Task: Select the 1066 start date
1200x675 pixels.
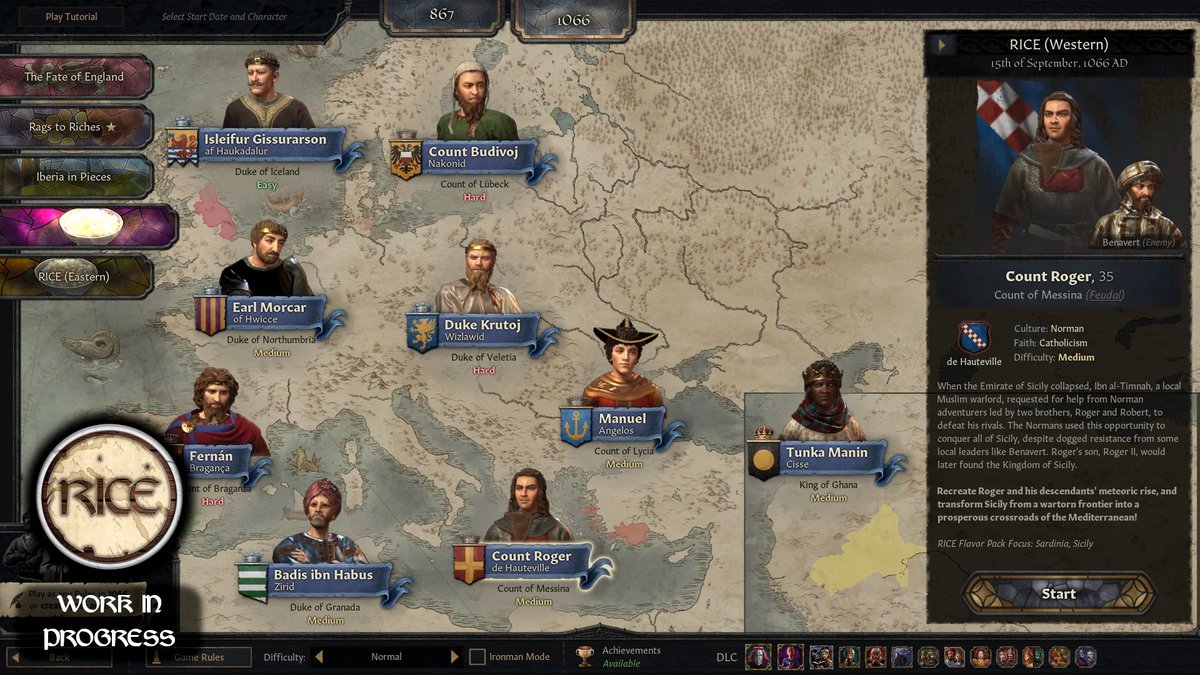Action: [573, 19]
